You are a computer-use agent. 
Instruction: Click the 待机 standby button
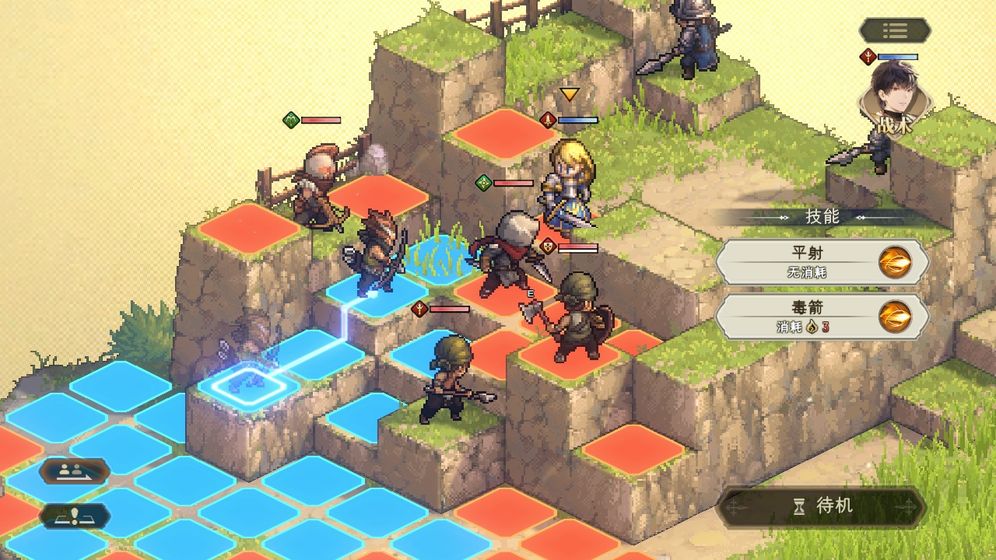pyautogui.click(x=821, y=506)
